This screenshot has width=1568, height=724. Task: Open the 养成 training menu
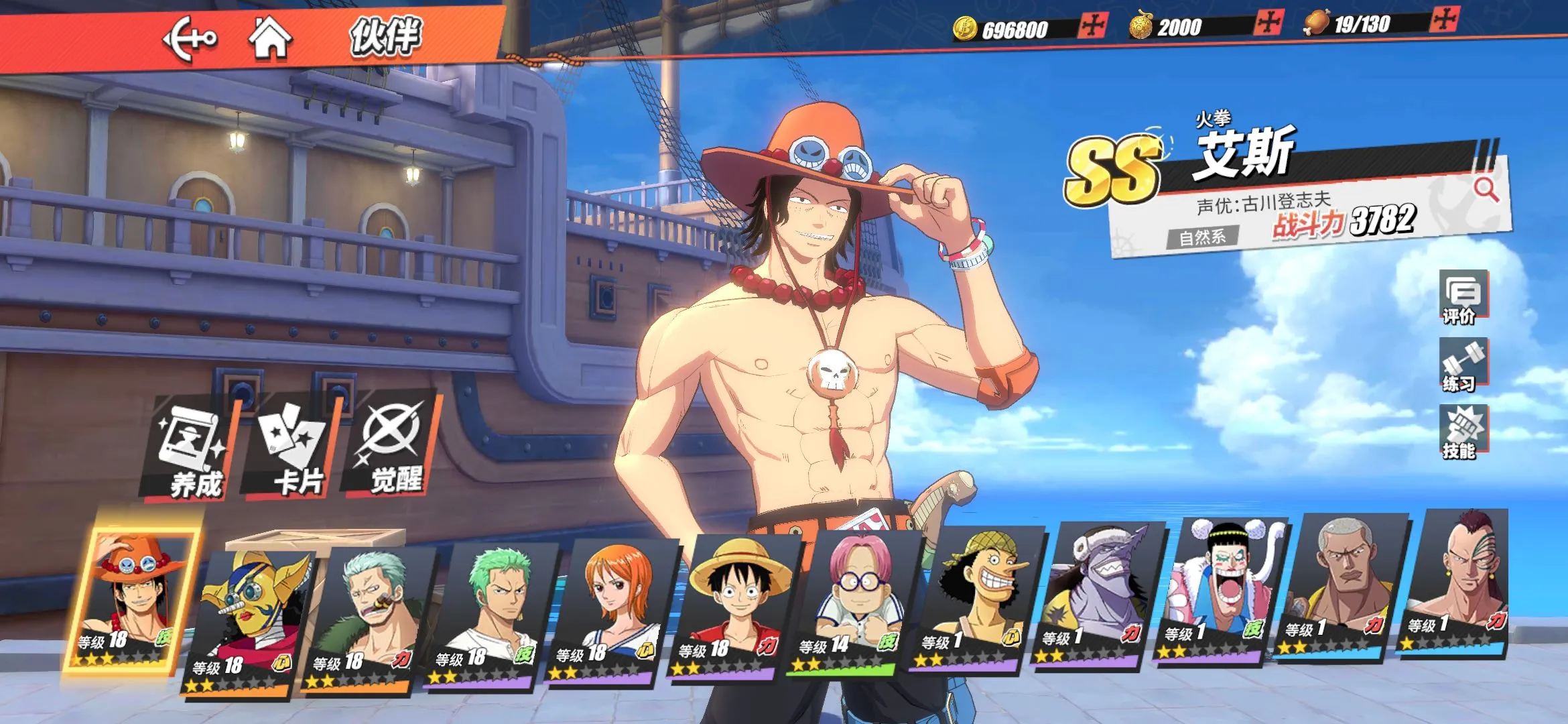tap(192, 449)
